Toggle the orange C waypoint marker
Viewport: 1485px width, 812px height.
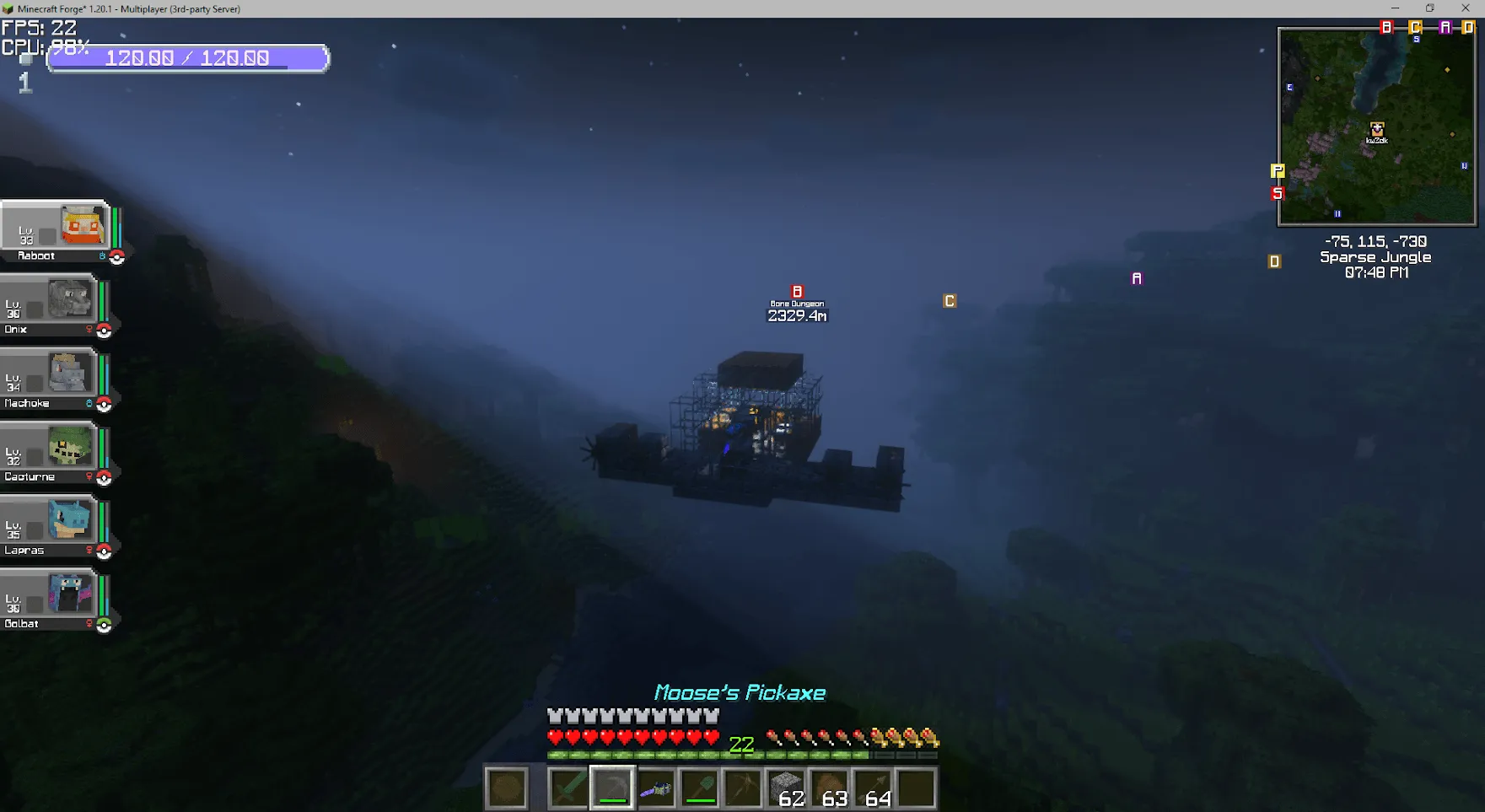tap(950, 299)
